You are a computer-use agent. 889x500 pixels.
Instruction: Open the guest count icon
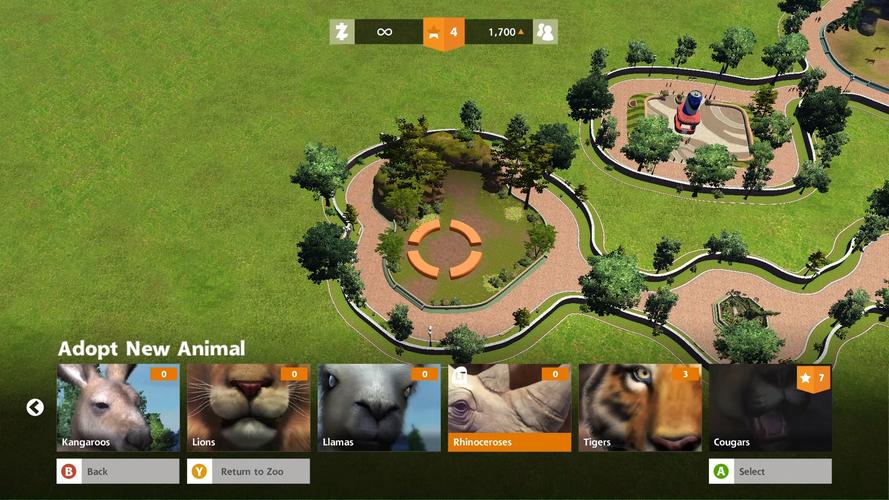[x=545, y=32]
